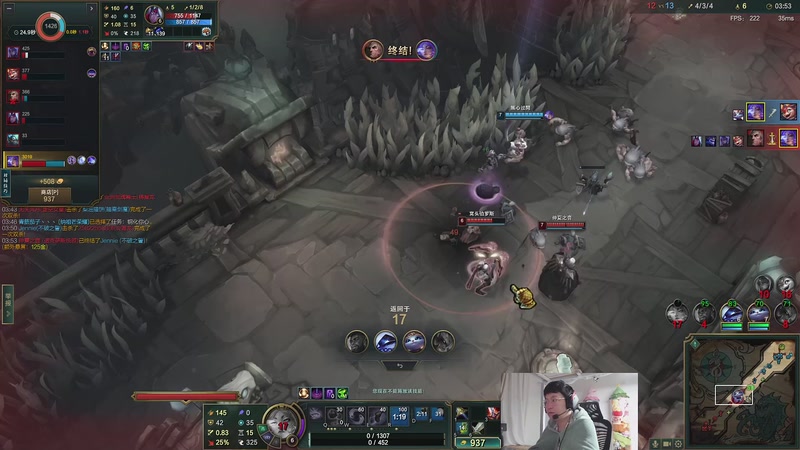Click the Q ability icon

(x=336, y=415)
